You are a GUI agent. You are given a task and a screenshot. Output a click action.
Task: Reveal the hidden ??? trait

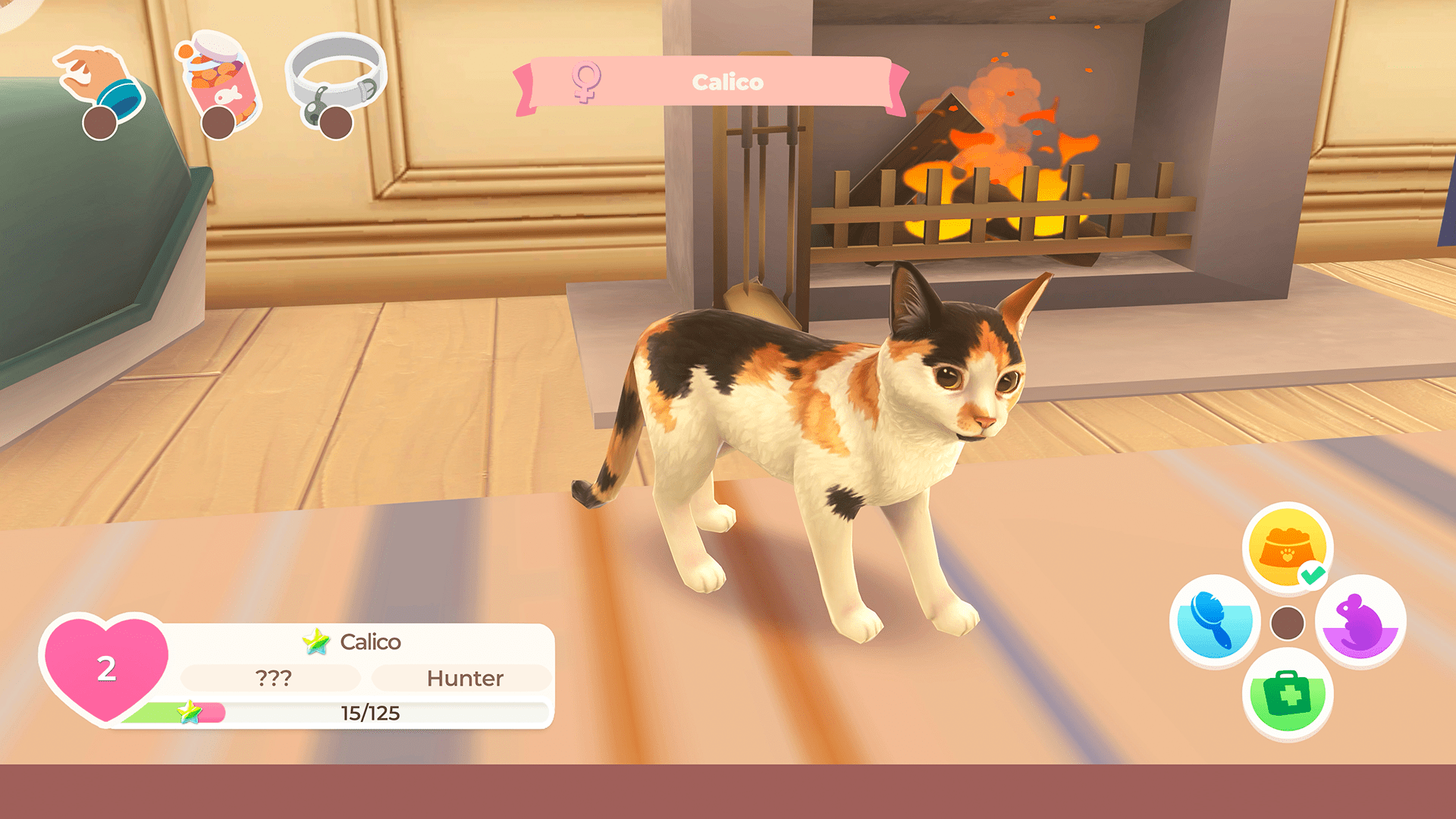[272, 678]
